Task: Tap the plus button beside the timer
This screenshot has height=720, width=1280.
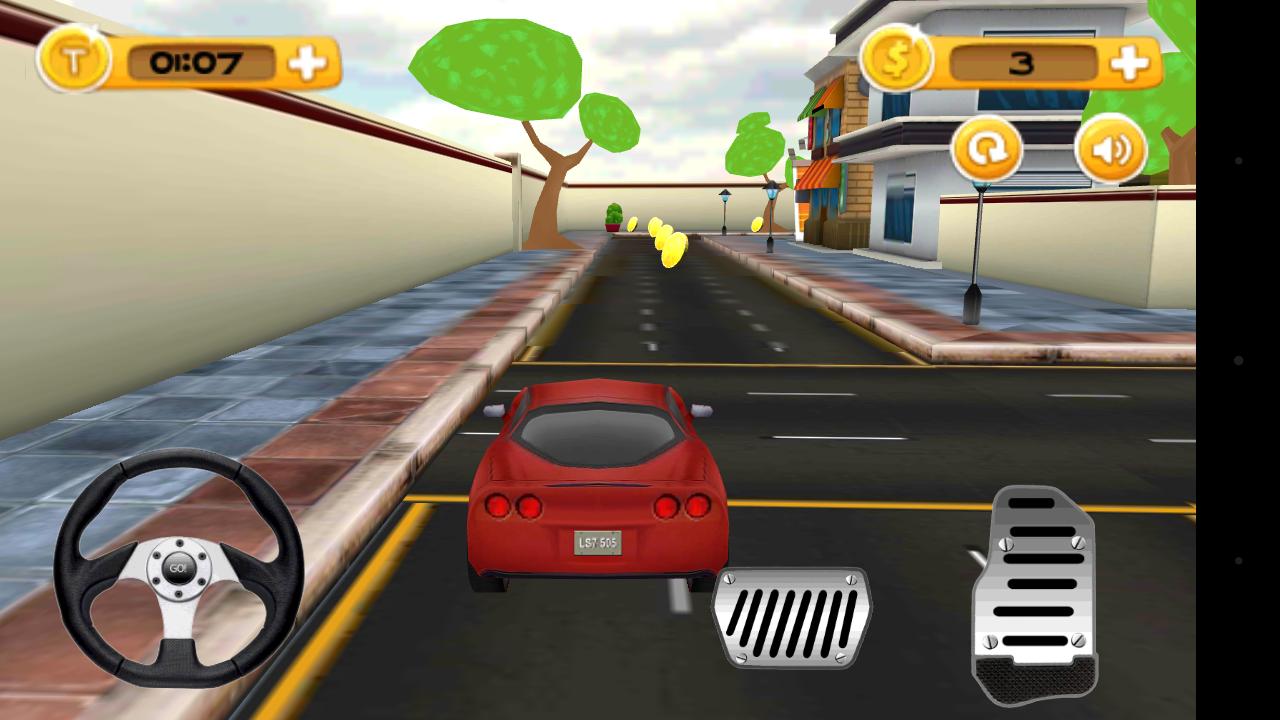Action: point(307,62)
